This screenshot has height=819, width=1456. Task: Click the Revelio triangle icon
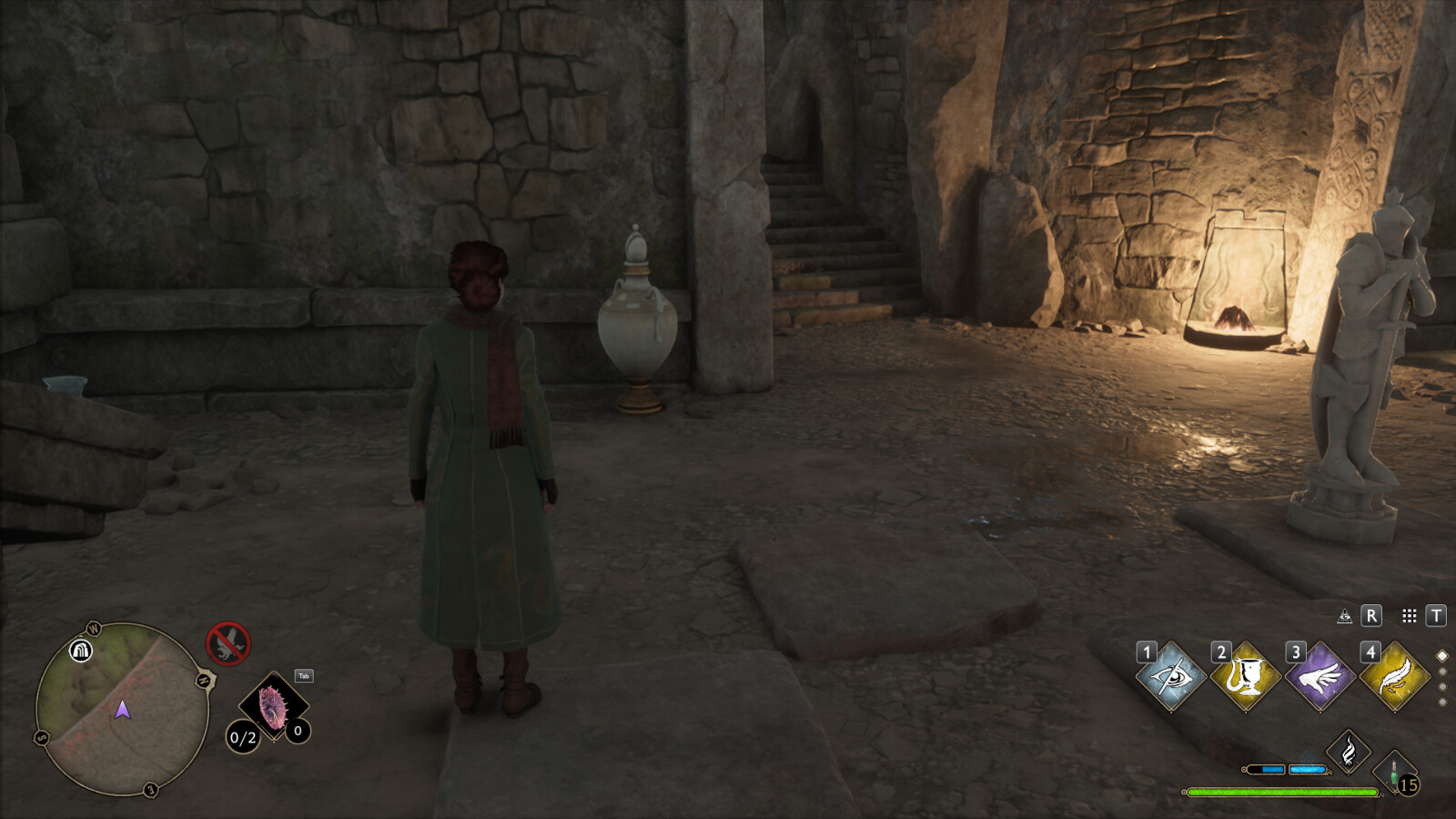pos(1344,616)
